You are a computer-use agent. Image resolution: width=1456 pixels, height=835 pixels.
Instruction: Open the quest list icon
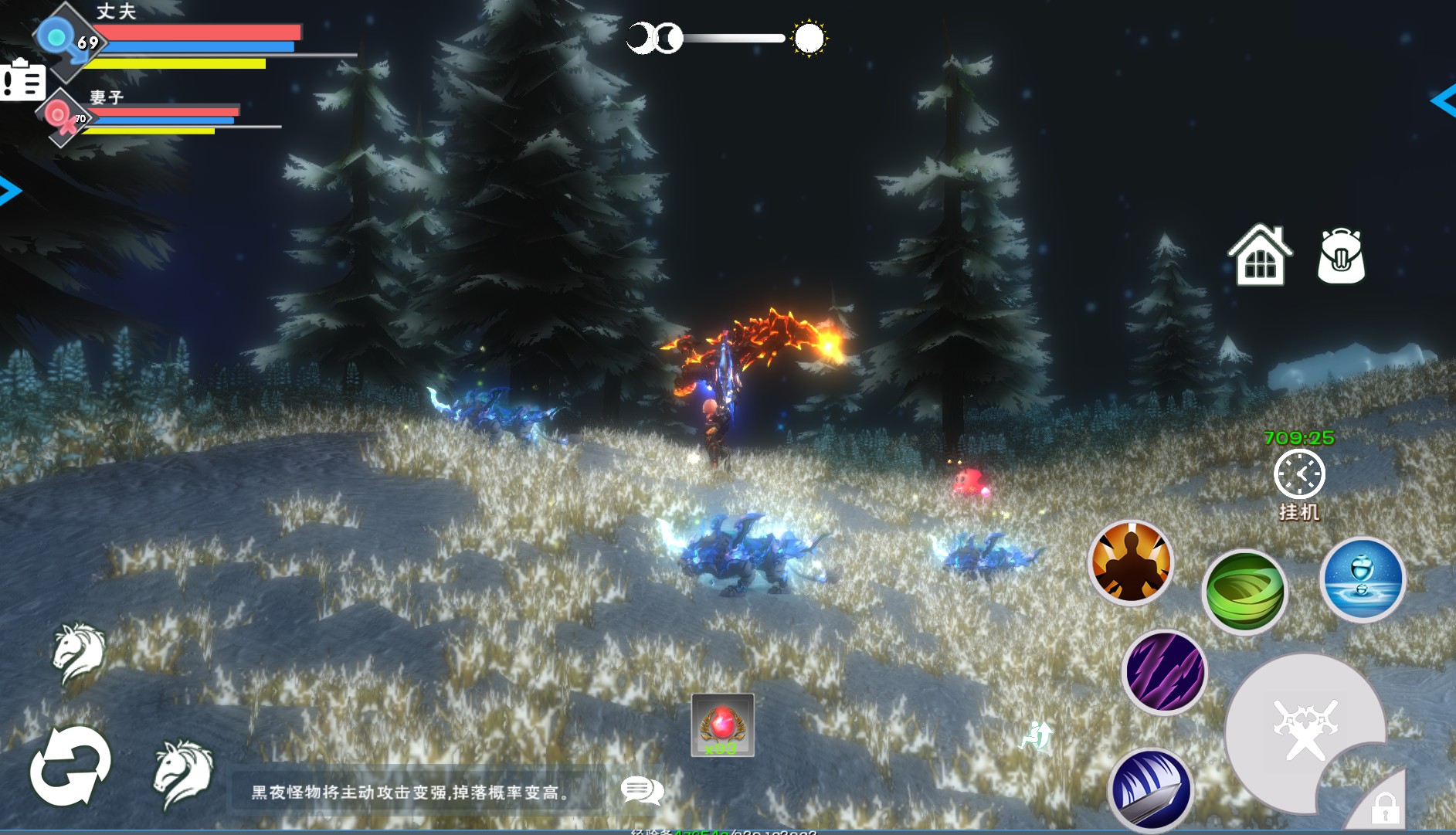[22, 80]
